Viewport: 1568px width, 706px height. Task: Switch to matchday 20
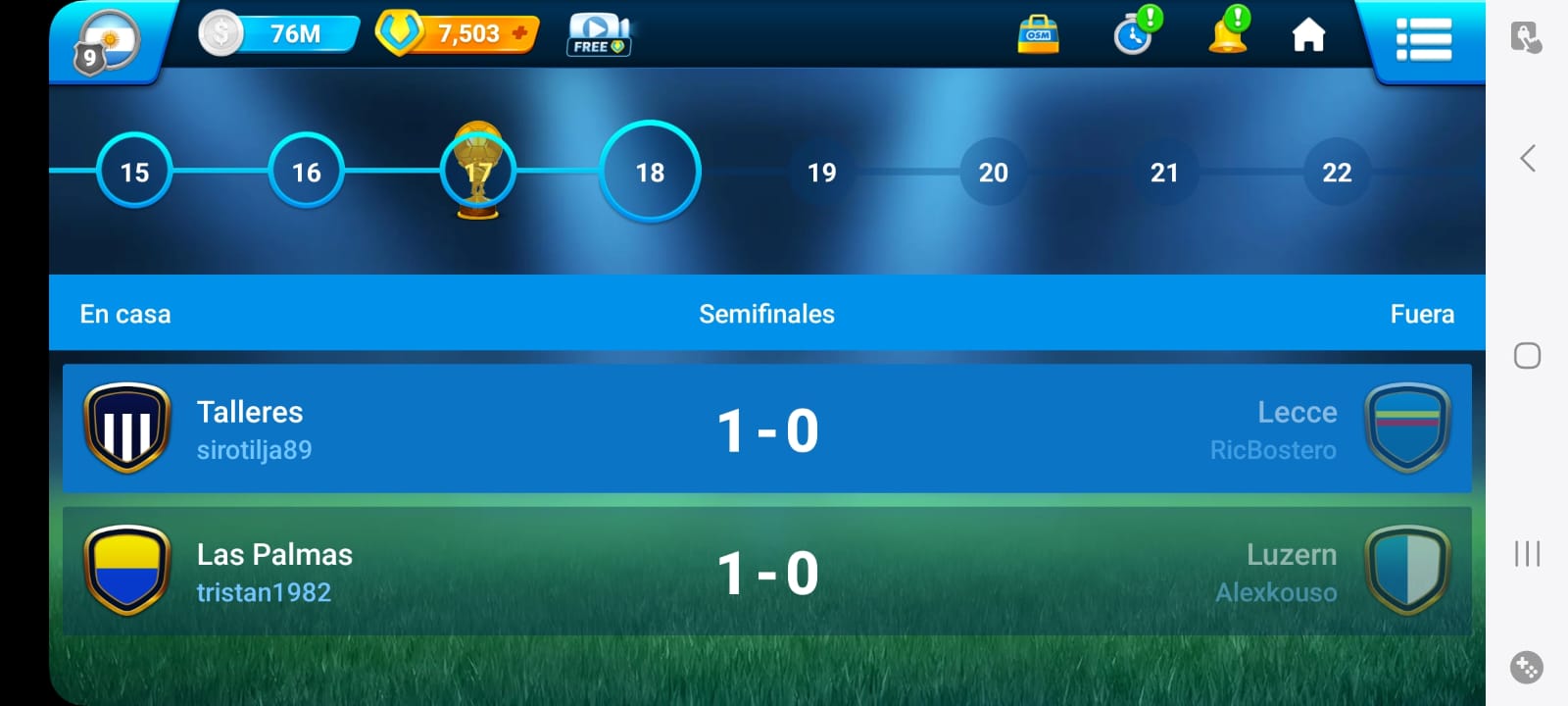pyautogui.click(x=993, y=172)
